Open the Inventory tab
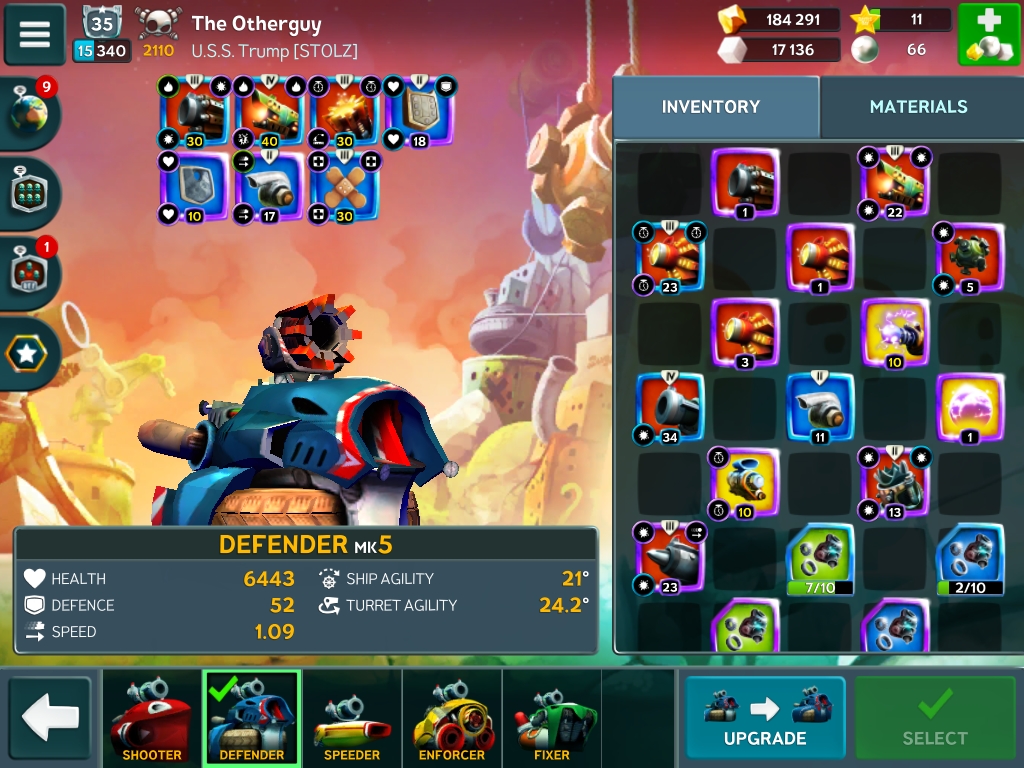The height and width of the screenshot is (768, 1024). (x=711, y=107)
